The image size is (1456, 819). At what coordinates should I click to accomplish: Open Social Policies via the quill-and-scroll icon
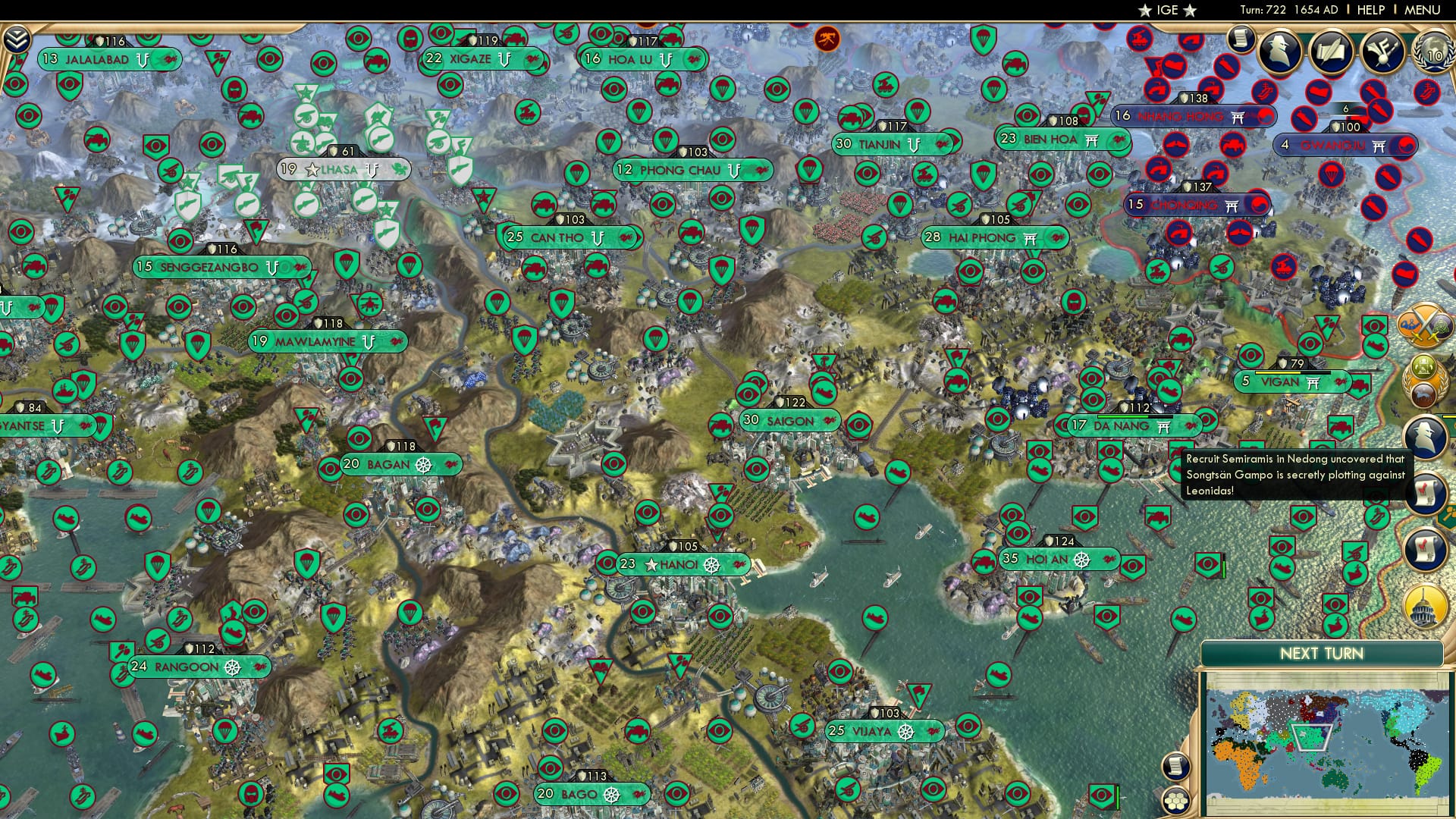pos(1332,52)
